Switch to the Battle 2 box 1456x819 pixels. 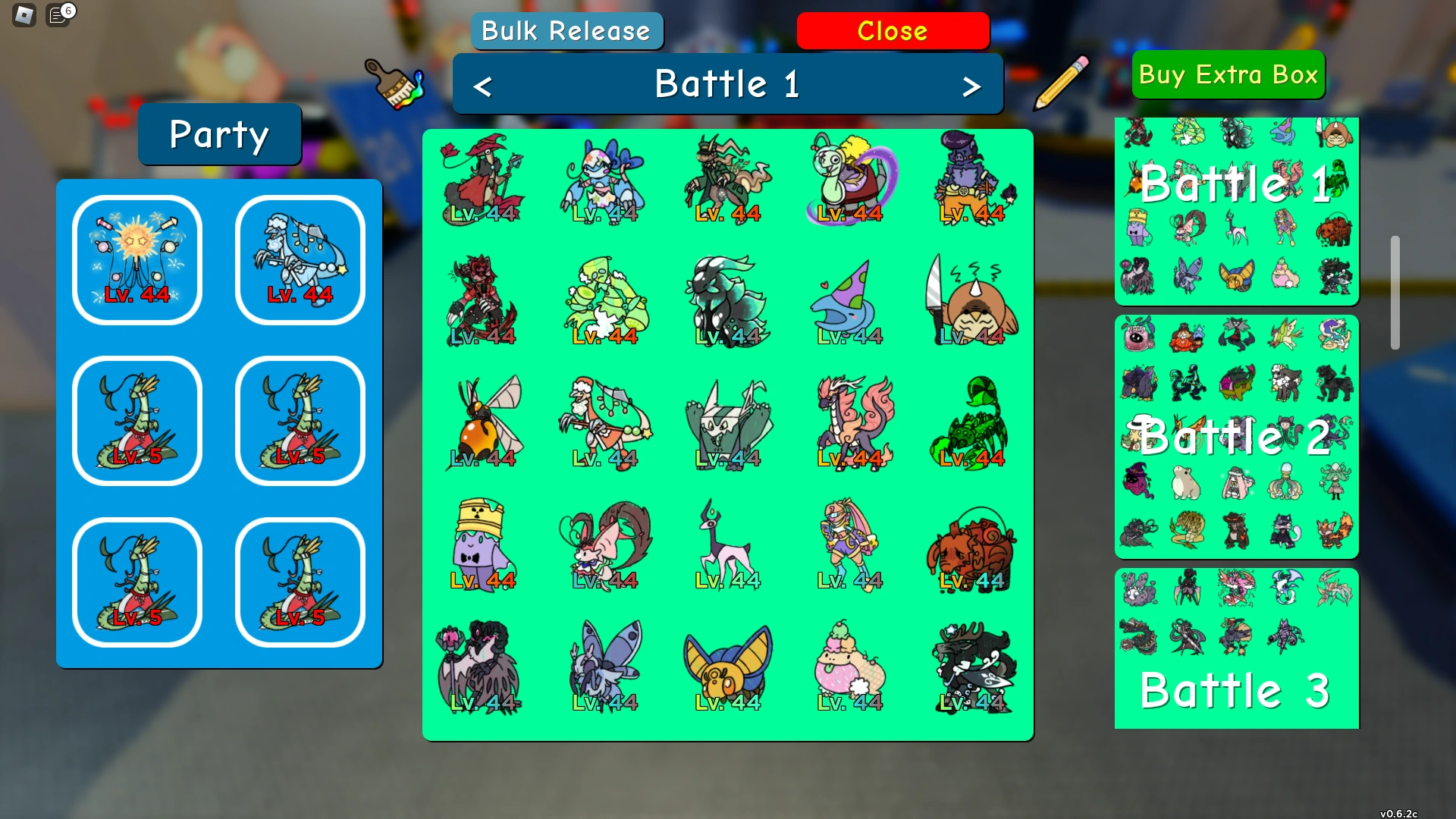1236,436
